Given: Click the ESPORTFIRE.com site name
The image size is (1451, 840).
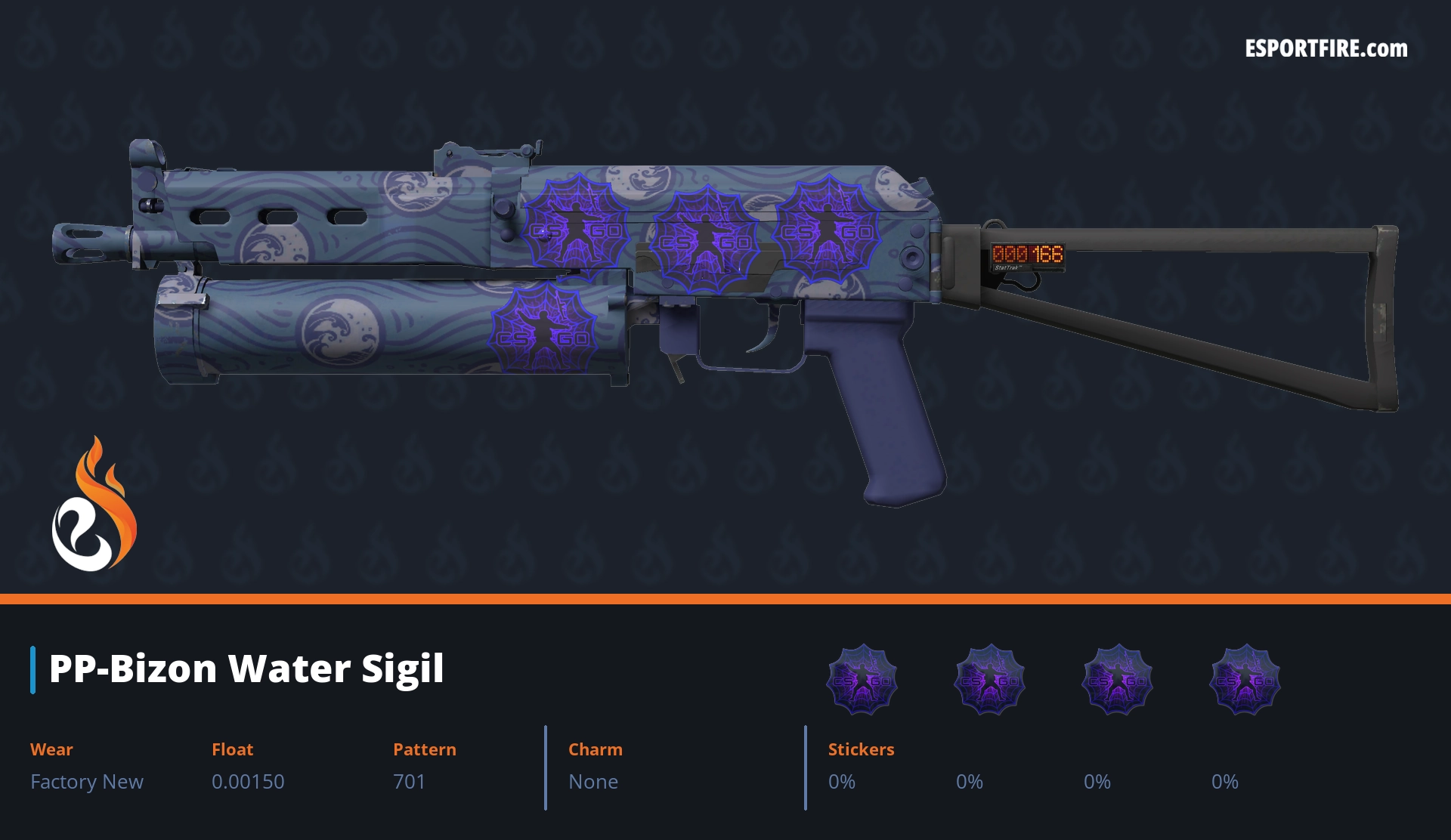Looking at the screenshot, I should coord(1326,49).
